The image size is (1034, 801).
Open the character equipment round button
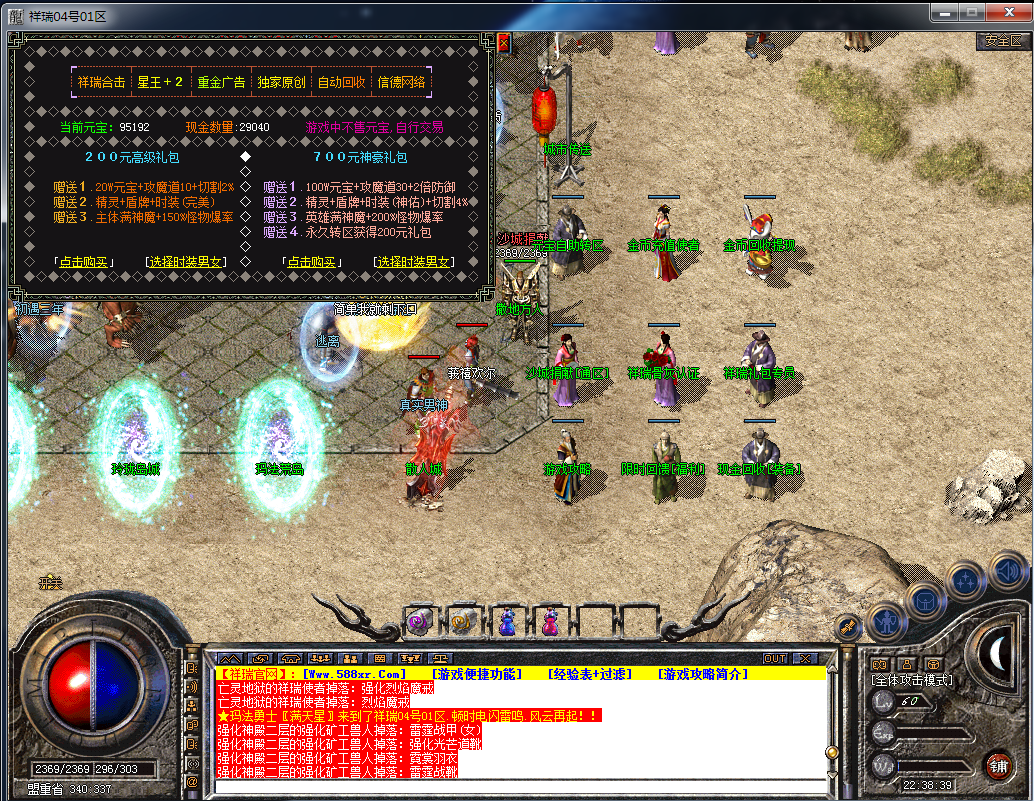[x=887, y=623]
